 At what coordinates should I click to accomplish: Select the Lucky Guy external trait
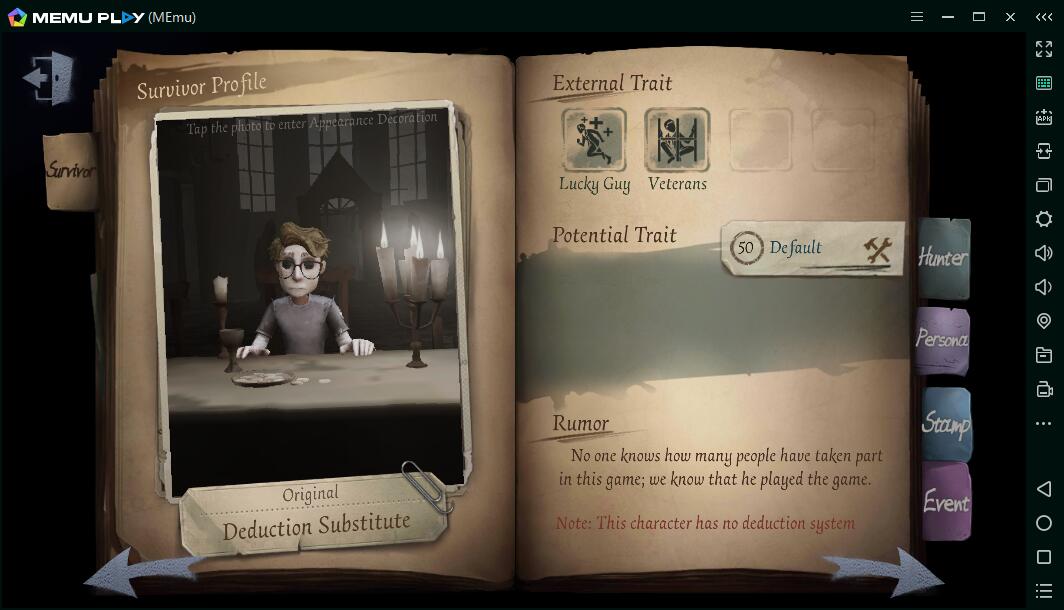click(594, 141)
